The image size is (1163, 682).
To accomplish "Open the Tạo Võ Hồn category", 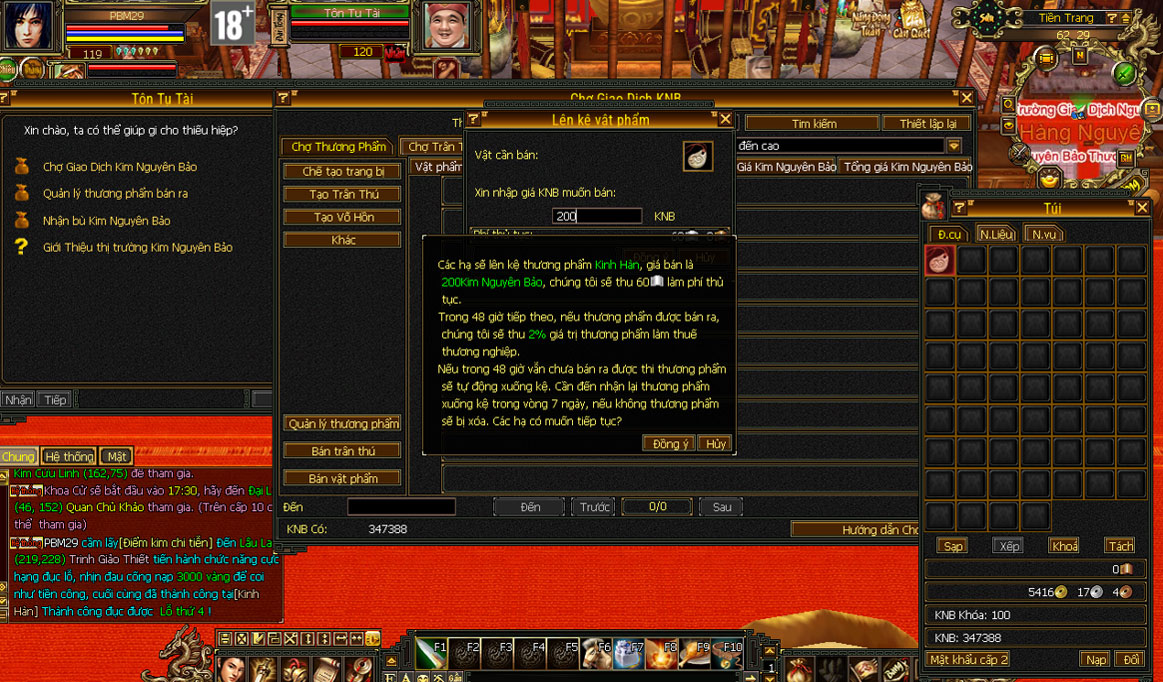I will tap(342, 217).
